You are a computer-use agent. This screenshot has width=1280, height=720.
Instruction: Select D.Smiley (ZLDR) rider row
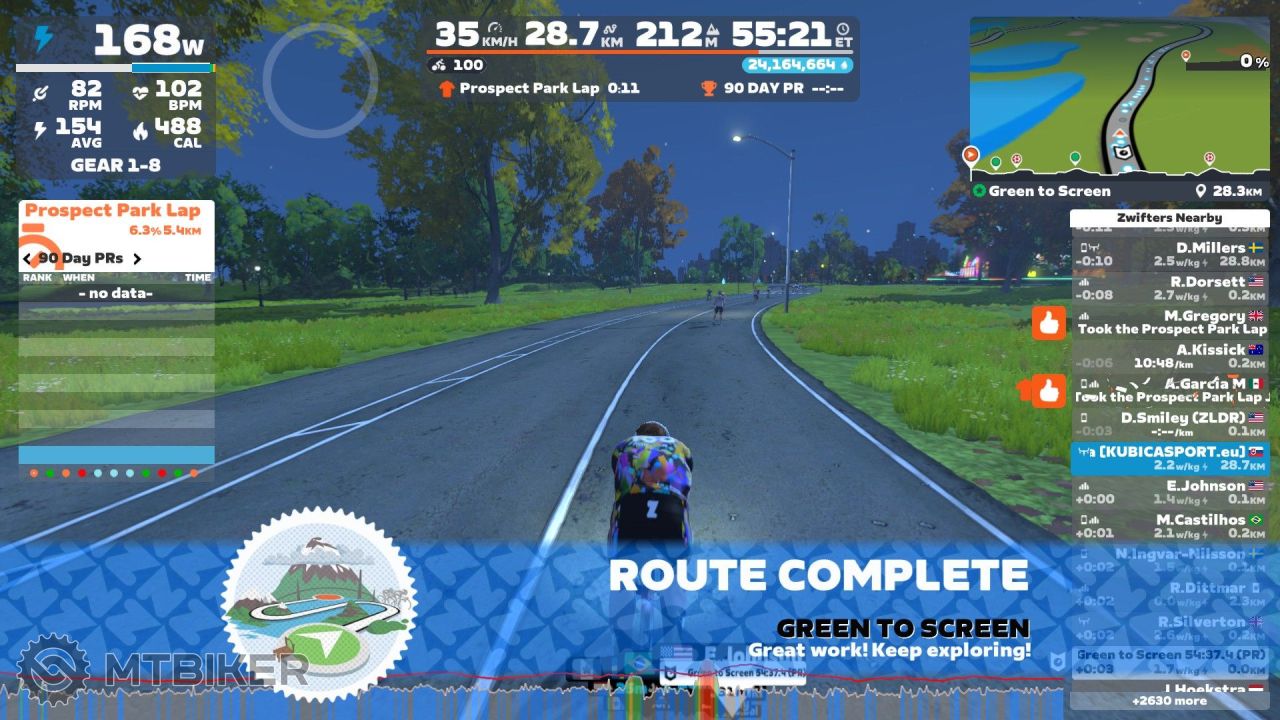pos(1170,424)
